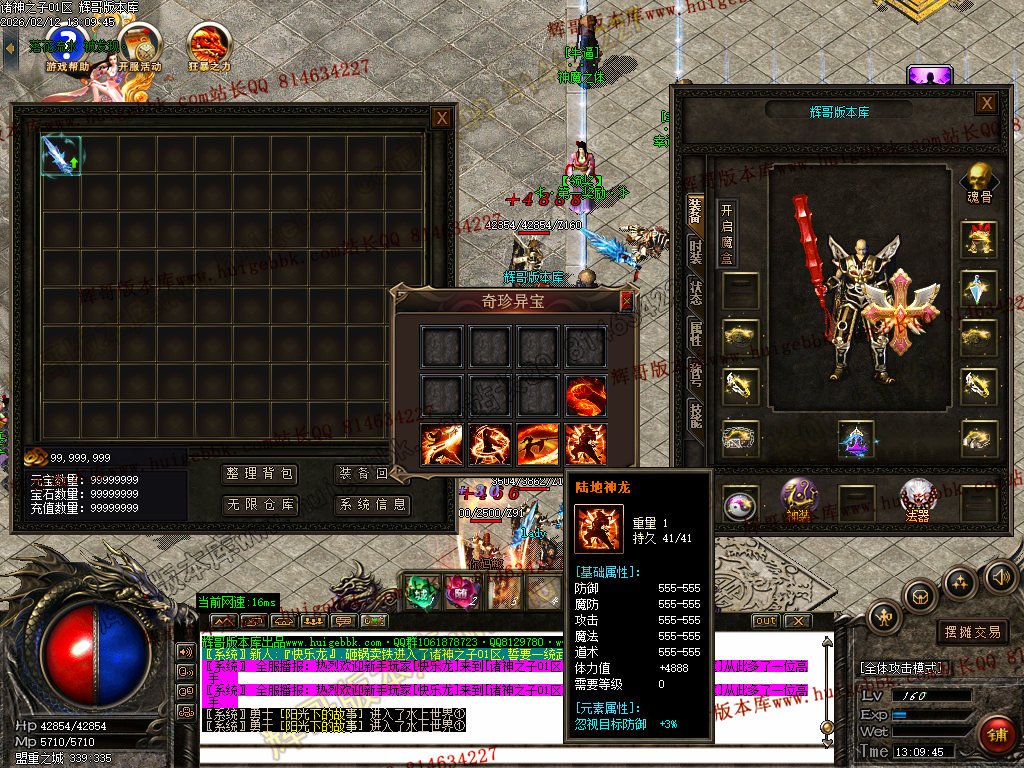Close the character equipment panel
1024x768 pixels.
coord(986,103)
